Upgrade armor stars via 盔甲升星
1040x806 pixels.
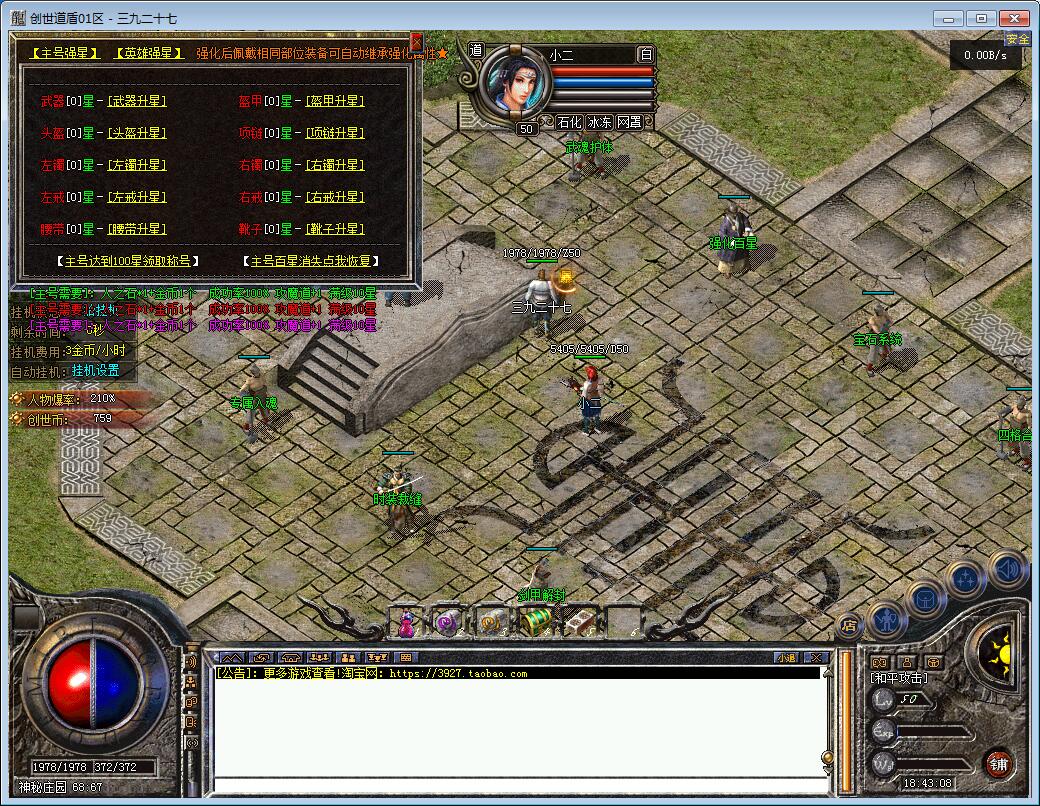click(335, 101)
